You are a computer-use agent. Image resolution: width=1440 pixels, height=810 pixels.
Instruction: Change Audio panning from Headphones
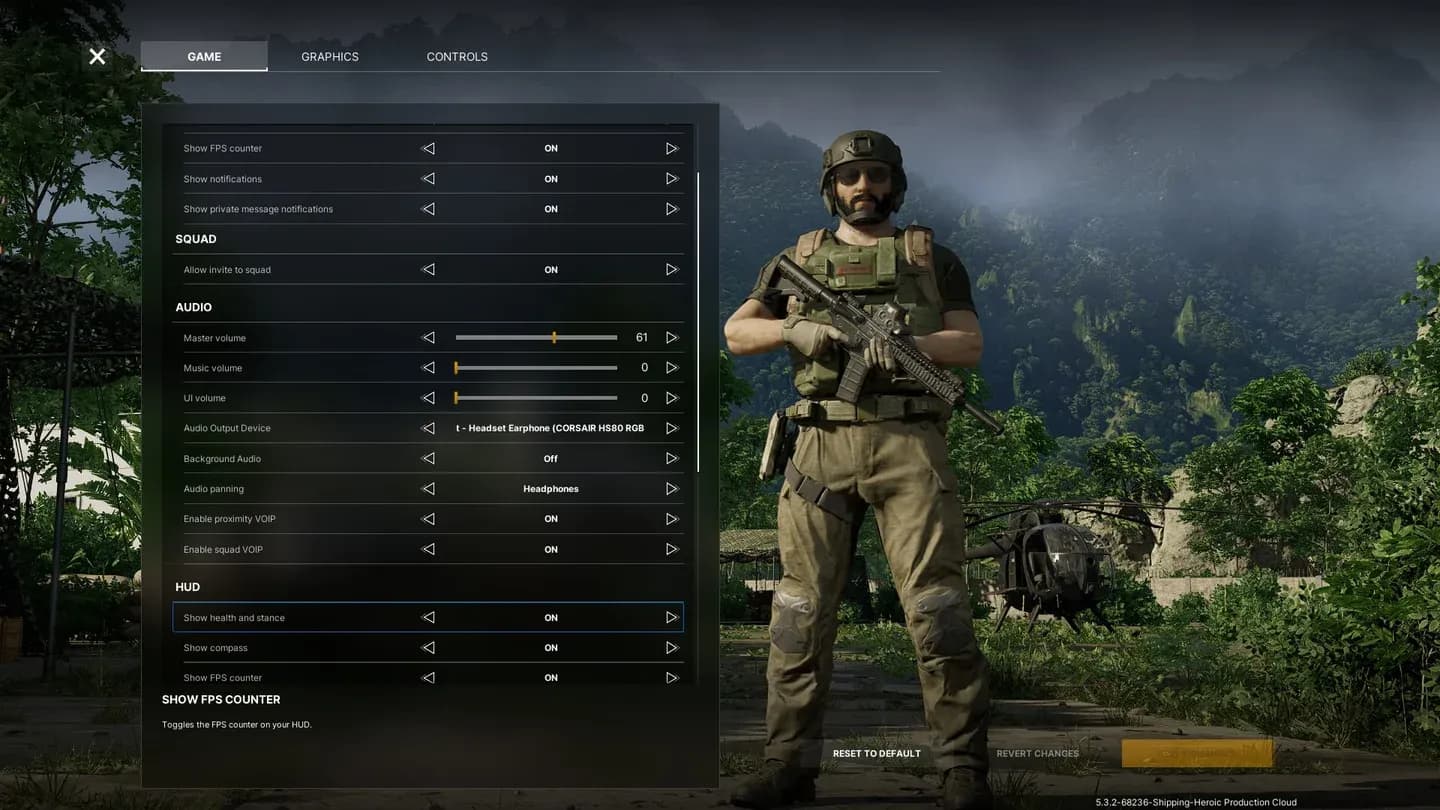pos(672,488)
